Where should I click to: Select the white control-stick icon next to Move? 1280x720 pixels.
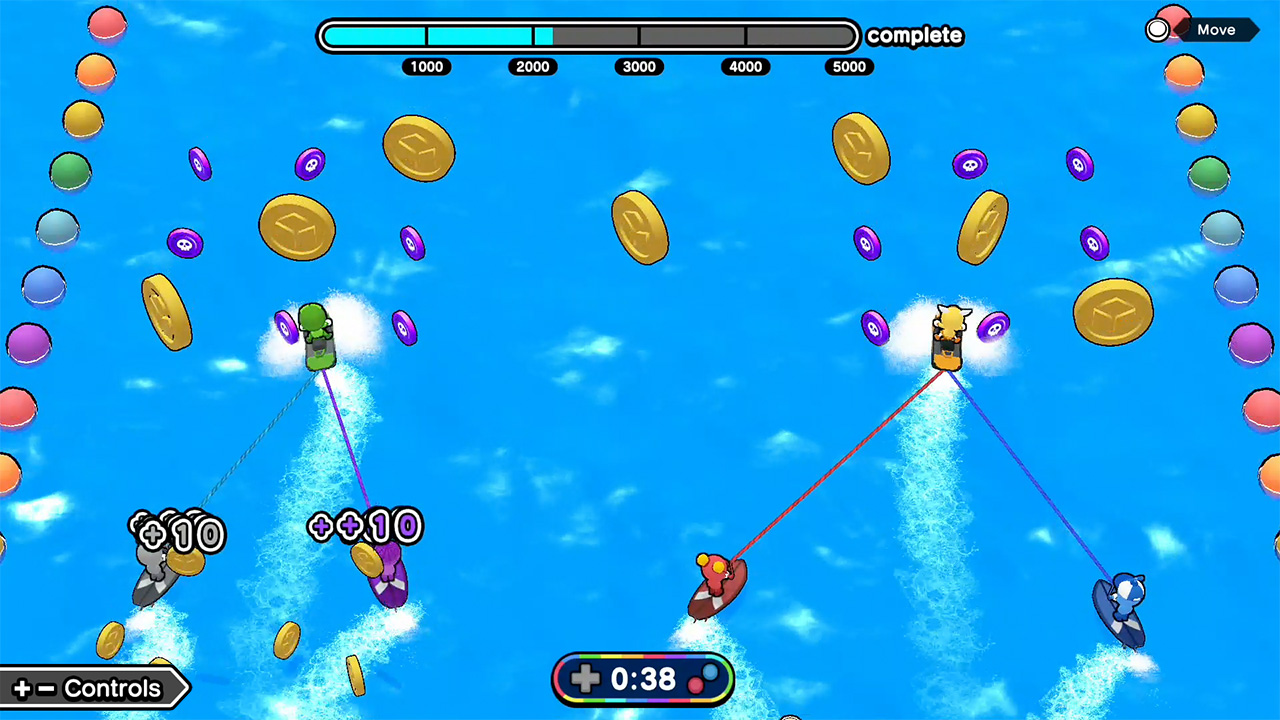[1157, 29]
